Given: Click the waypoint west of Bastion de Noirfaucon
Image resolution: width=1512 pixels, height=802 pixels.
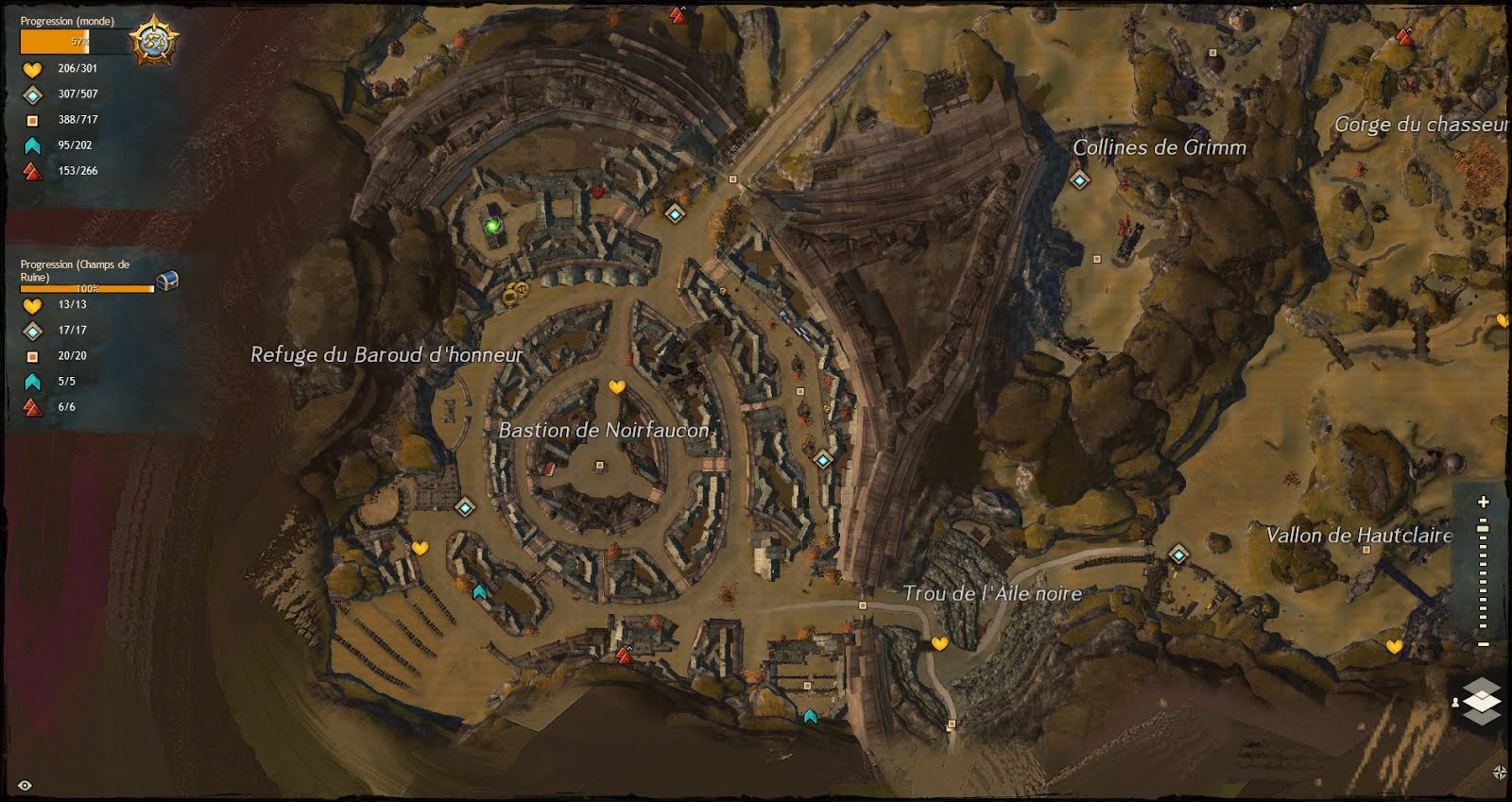Looking at the screenshot, I should [465, 509].
